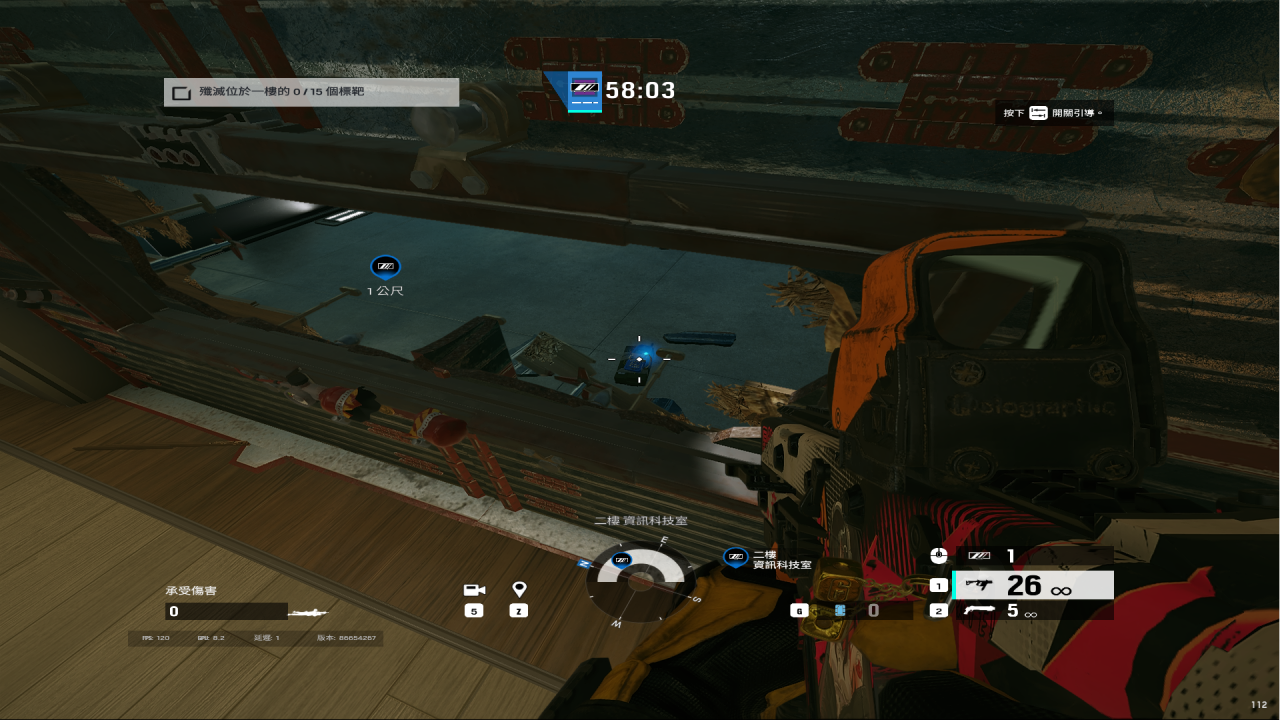Select the primary submachine gun slot
The width and height of the screenshot is (1280, 720).
[1033, 585]
